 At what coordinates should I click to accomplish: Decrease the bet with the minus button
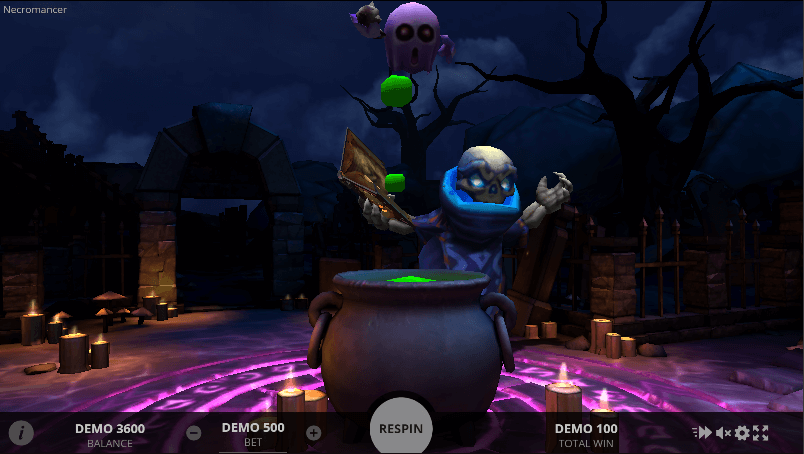(194, 433)
